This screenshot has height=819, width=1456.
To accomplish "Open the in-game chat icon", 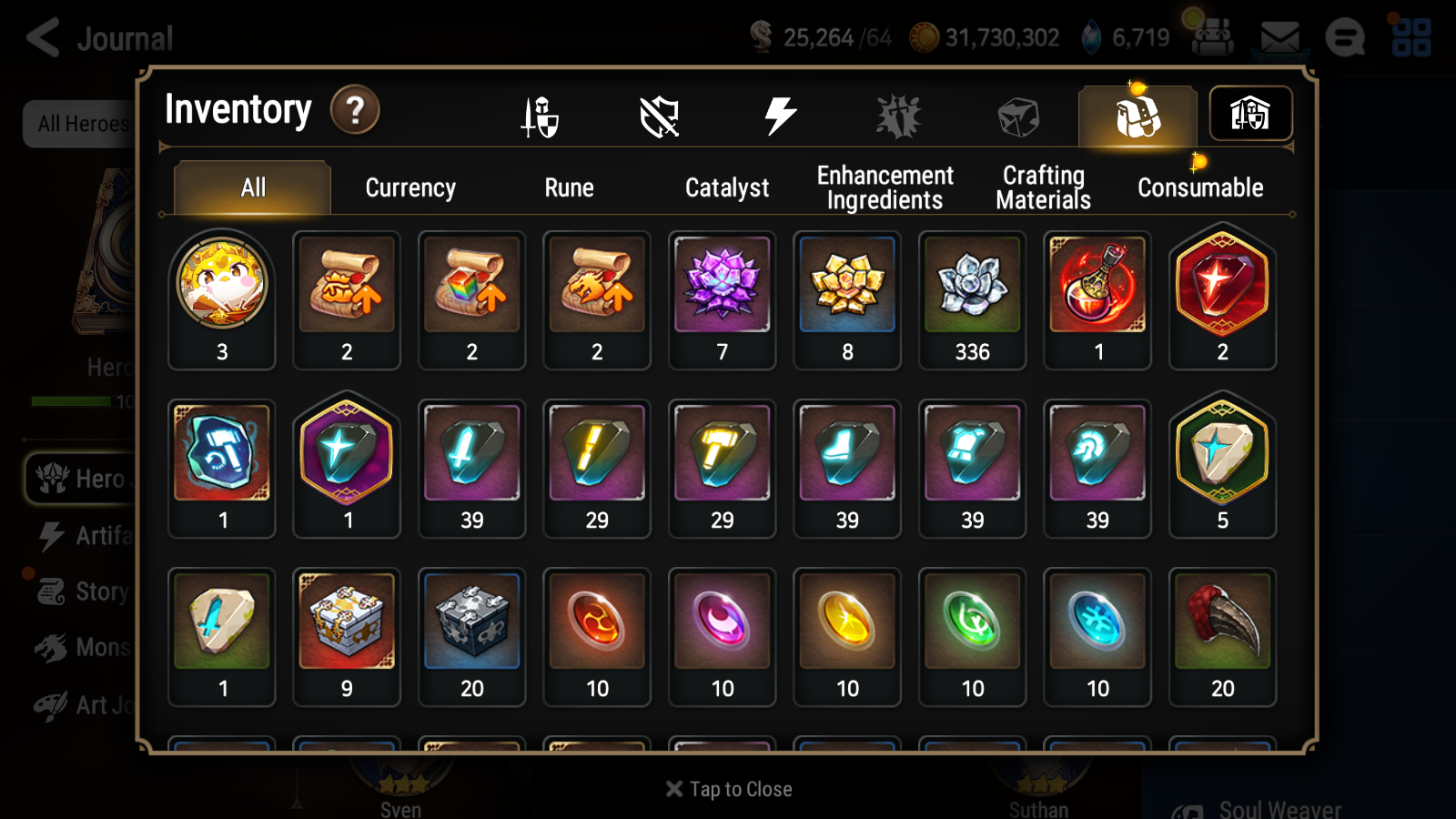I will [1345, 37].
